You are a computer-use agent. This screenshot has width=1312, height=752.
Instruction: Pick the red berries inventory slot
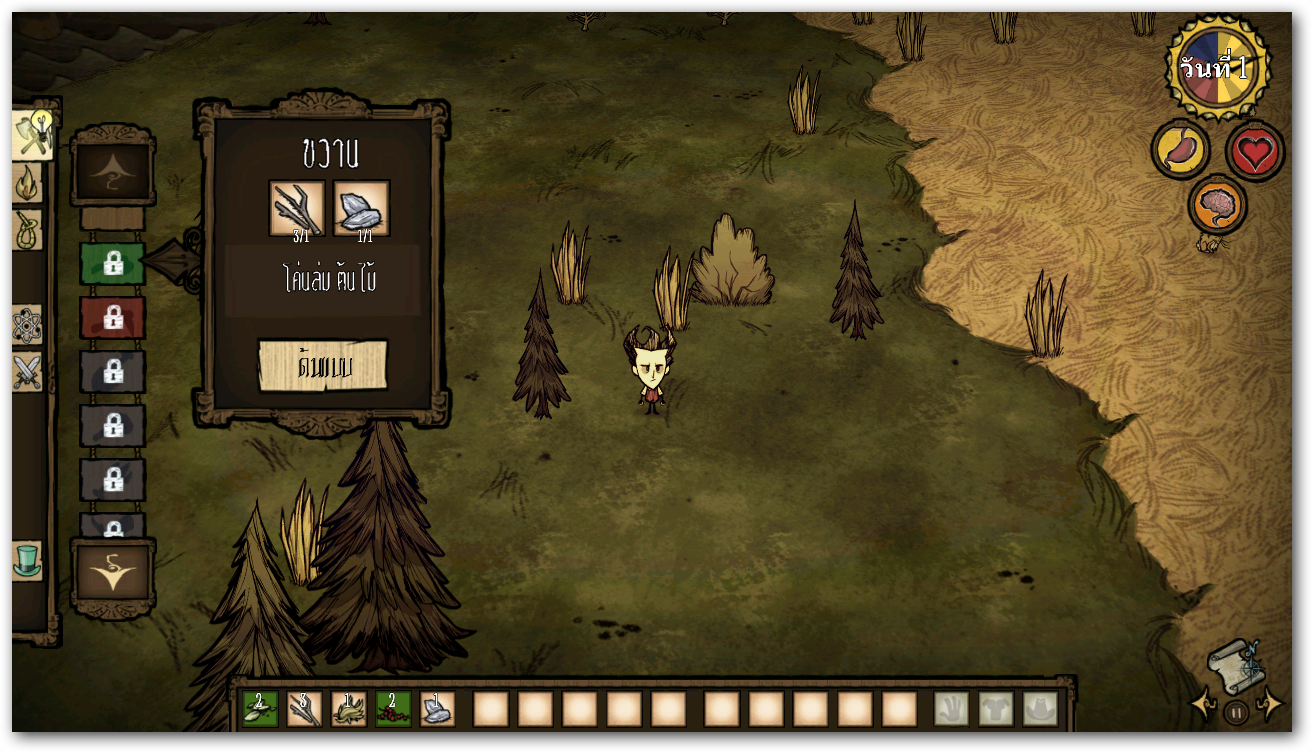click(x=393, y=709)
